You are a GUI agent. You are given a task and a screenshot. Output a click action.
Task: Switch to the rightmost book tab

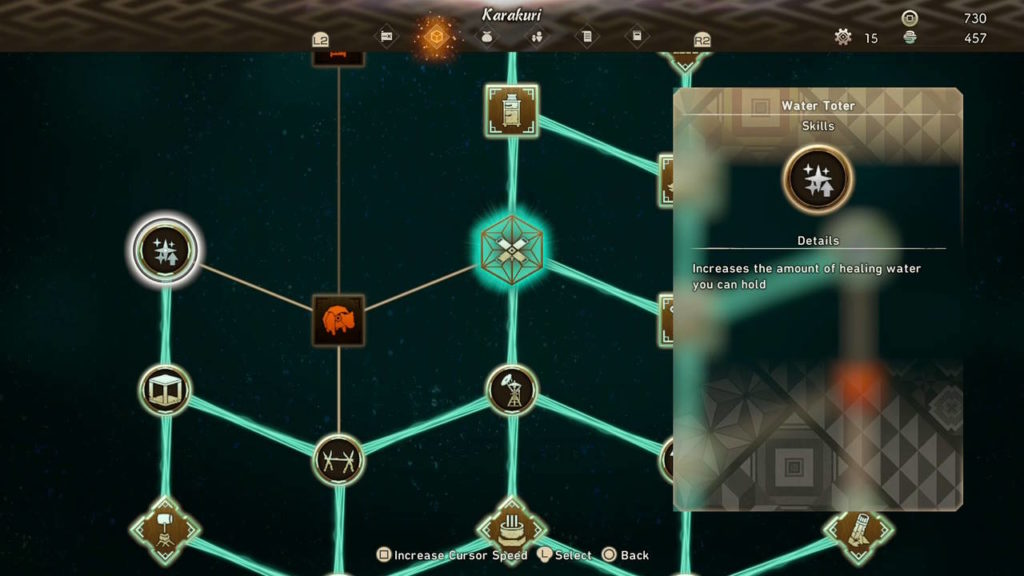(637, 37)
